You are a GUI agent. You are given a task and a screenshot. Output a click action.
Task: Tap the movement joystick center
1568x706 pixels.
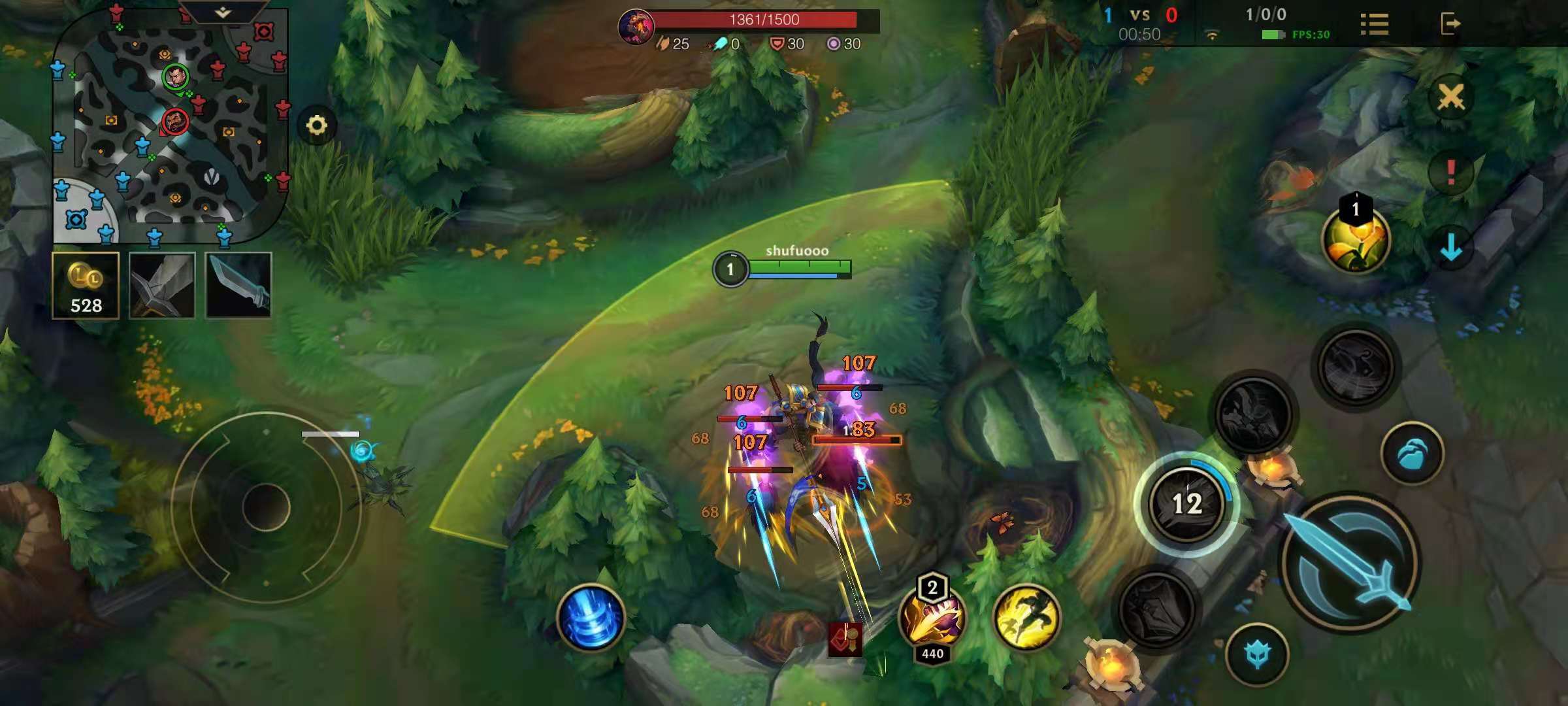(x=266, y=507)
